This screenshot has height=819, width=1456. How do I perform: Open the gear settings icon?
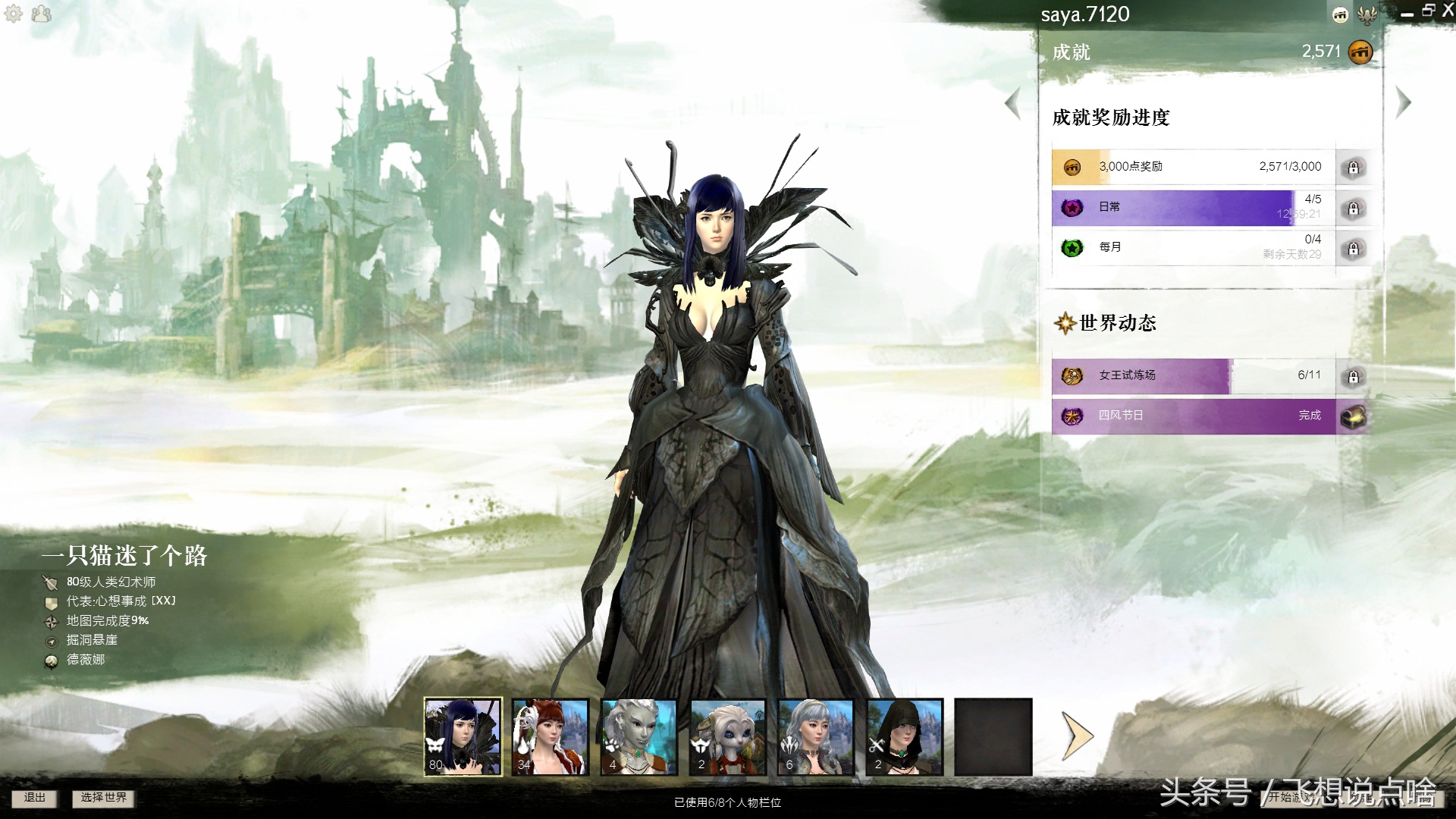[14, 14]
